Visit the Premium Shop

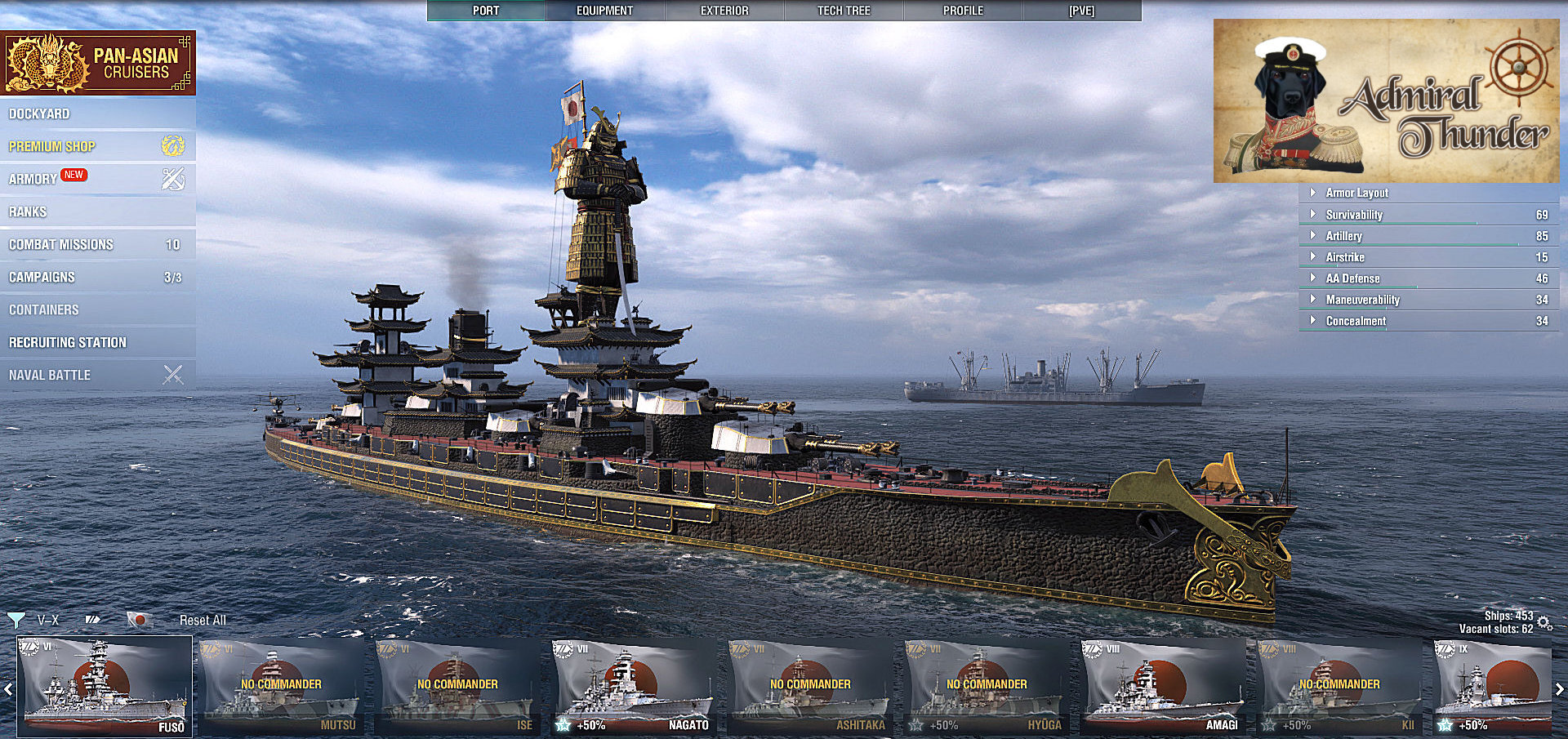(52, 146)
